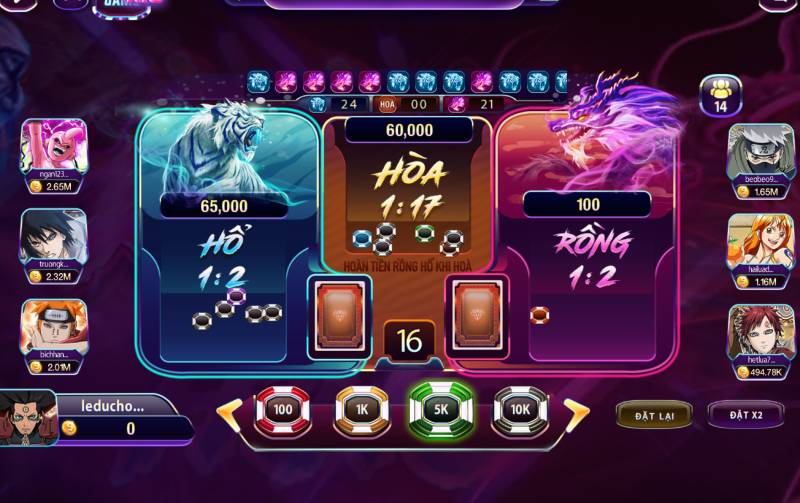This screenshot has height=503, width=800.
Task: Show lower chip values with left arrow
Action: pyautogui.click(x=229, y=411)
